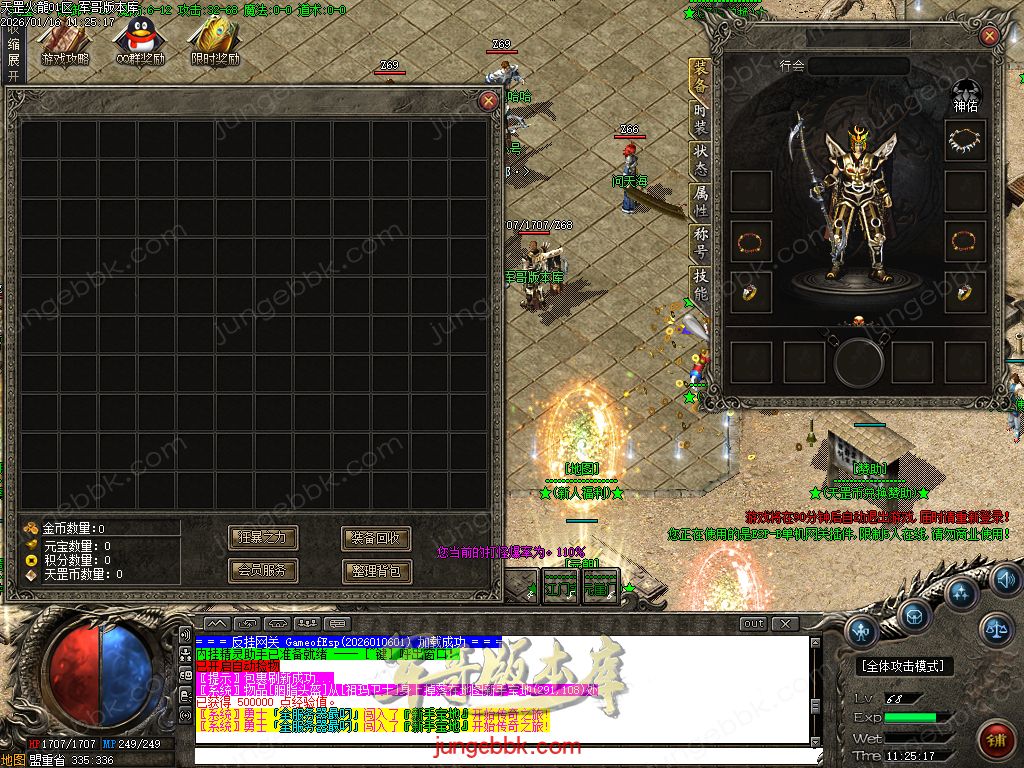The image size is (1024, 768).
Task: Change the 全体攻击模式 attack mode
Action: click(905, 666)
